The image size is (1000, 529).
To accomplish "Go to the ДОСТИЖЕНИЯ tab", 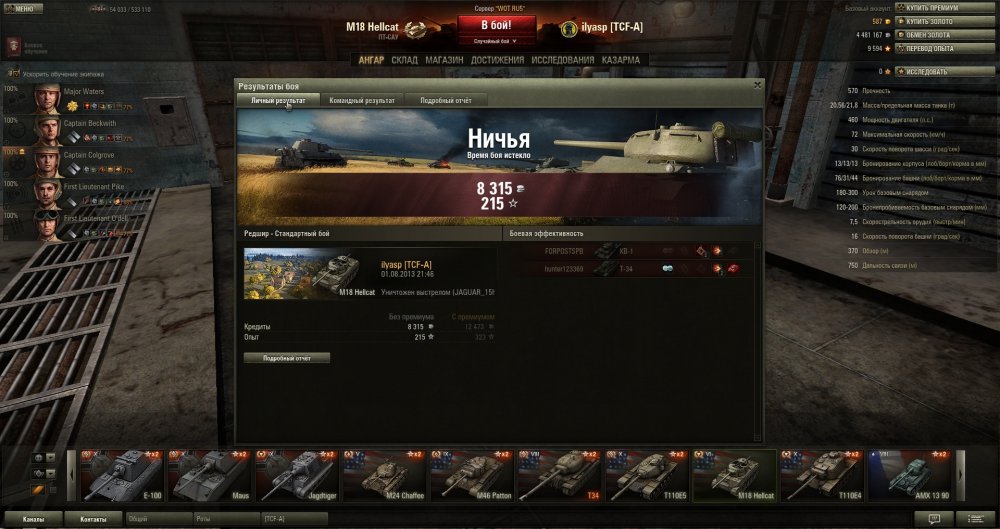I will pyautogui.click(x=498, y=60).
